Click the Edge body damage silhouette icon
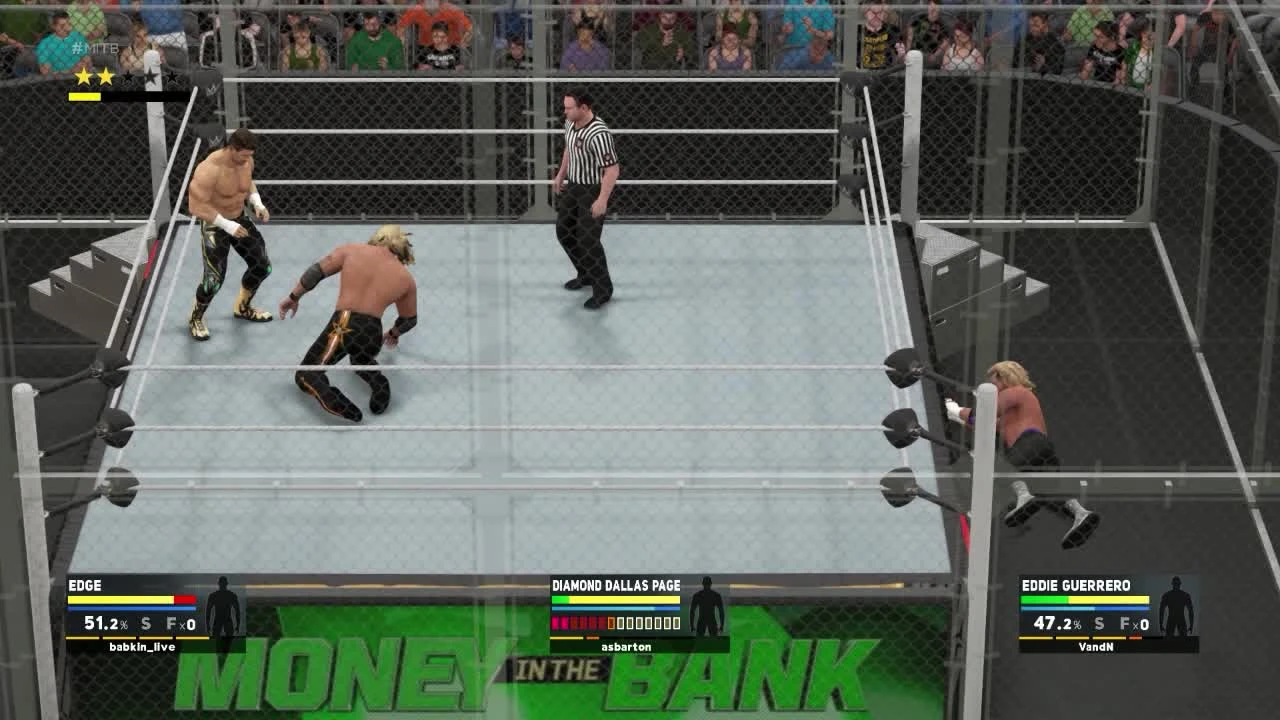 point(226,609)
